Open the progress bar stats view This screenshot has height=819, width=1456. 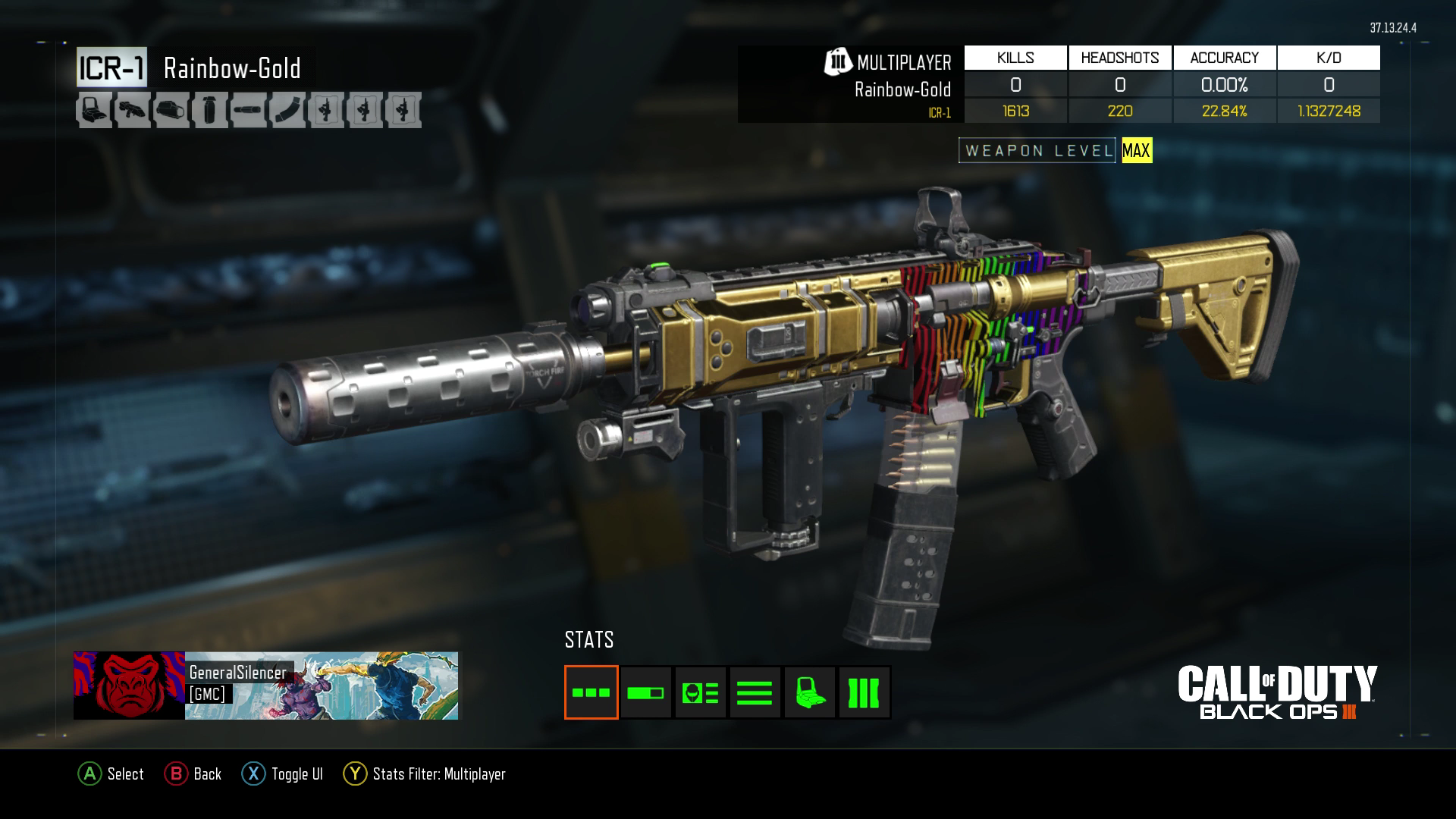645,692
